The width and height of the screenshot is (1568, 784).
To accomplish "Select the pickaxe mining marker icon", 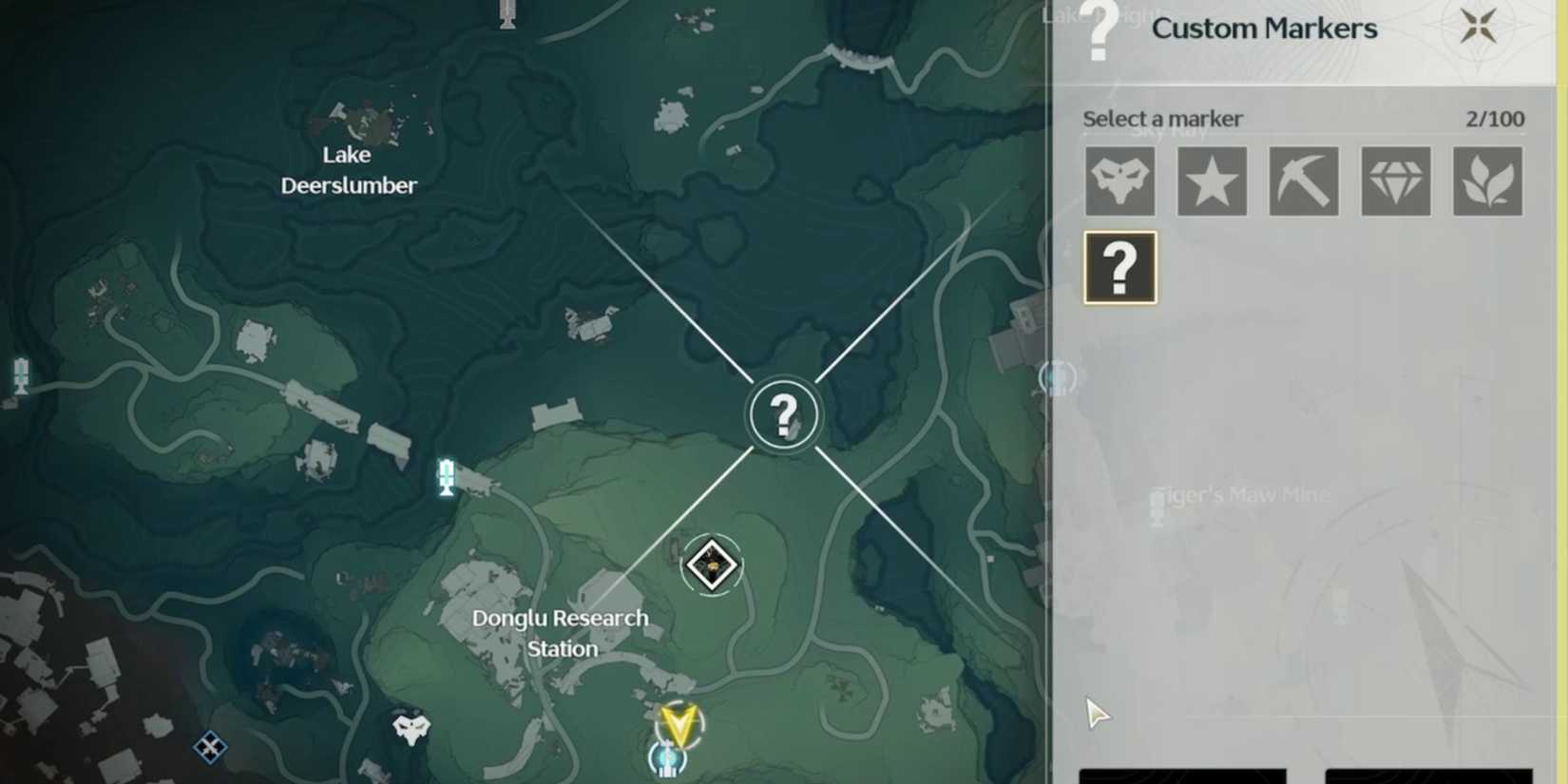I will tap(1303, 181).
